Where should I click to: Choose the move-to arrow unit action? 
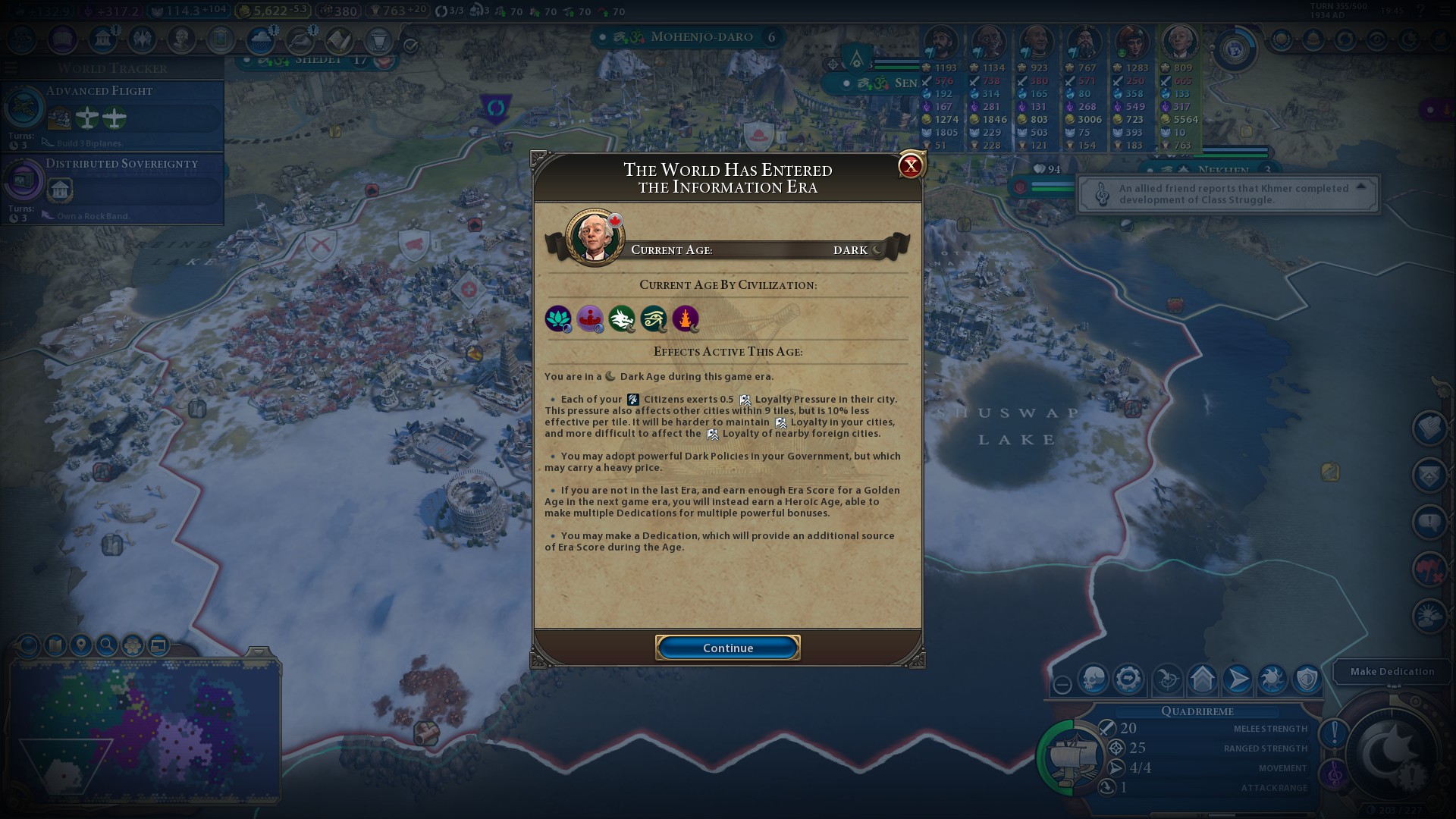click(x=1237, y=679)
